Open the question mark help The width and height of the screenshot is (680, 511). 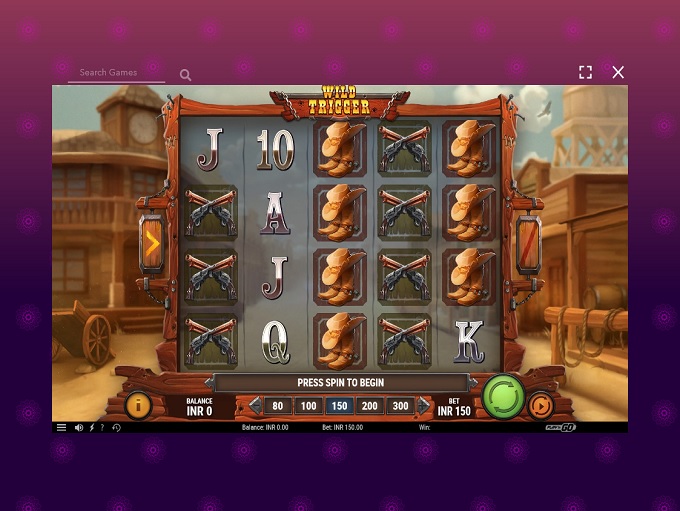(x=103, y=428)
